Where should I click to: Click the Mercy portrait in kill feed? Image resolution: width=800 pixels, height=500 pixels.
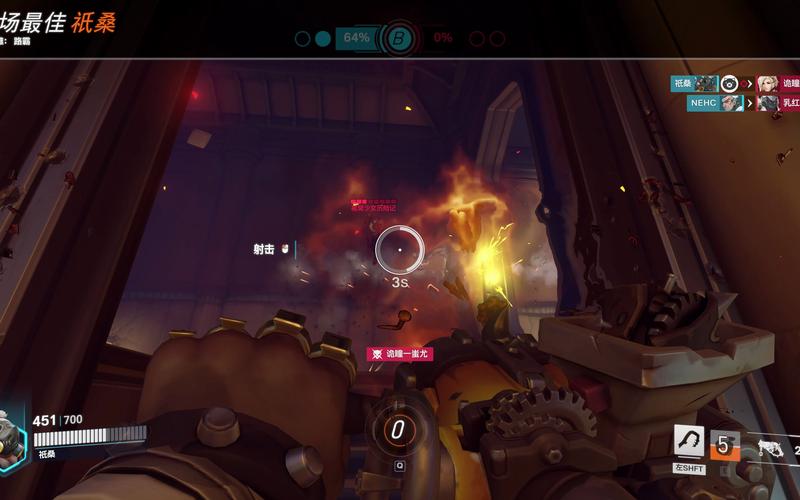[x=767, y=84]
